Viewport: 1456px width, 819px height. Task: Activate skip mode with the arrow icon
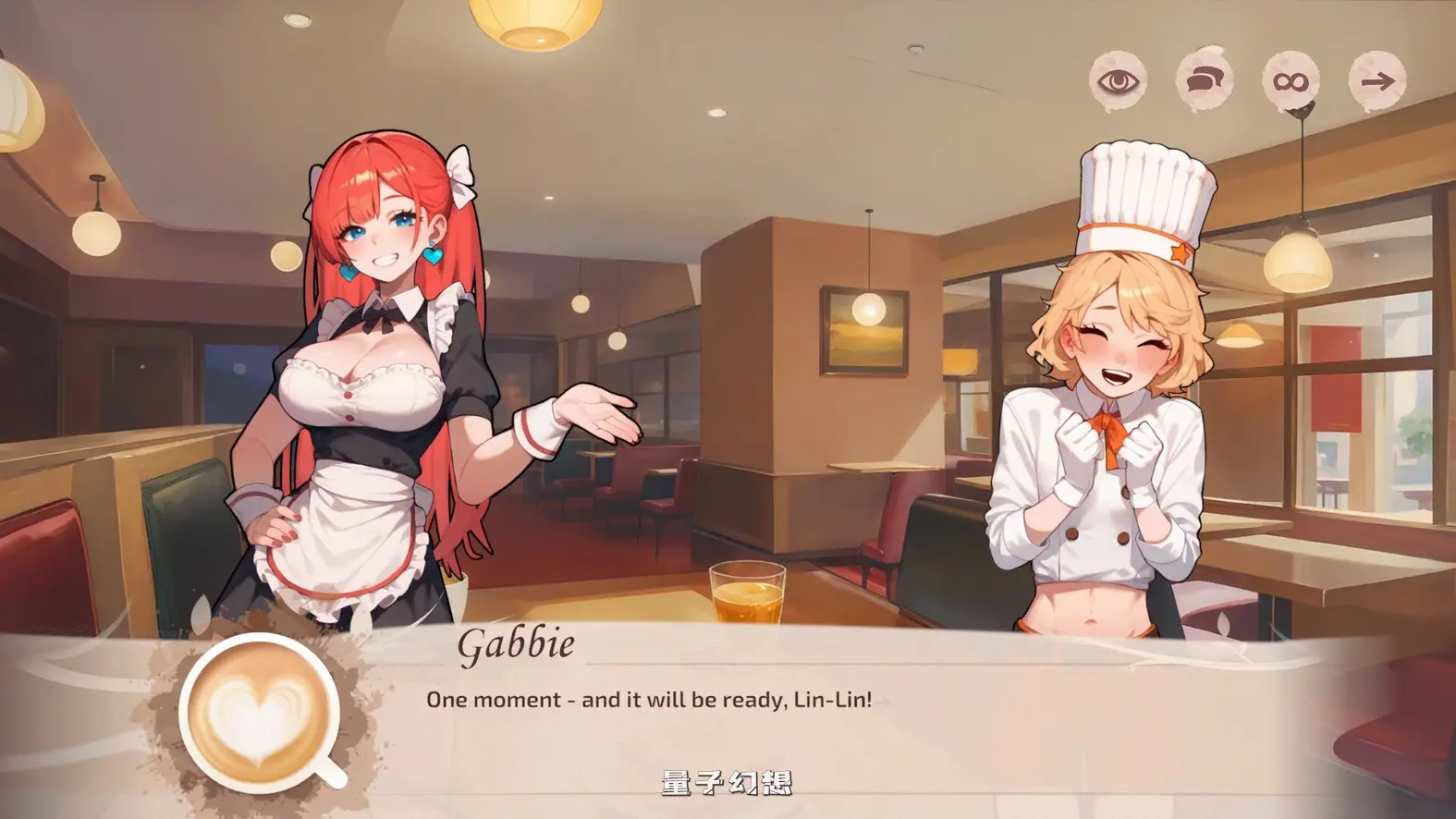(x=1379, y=81)
